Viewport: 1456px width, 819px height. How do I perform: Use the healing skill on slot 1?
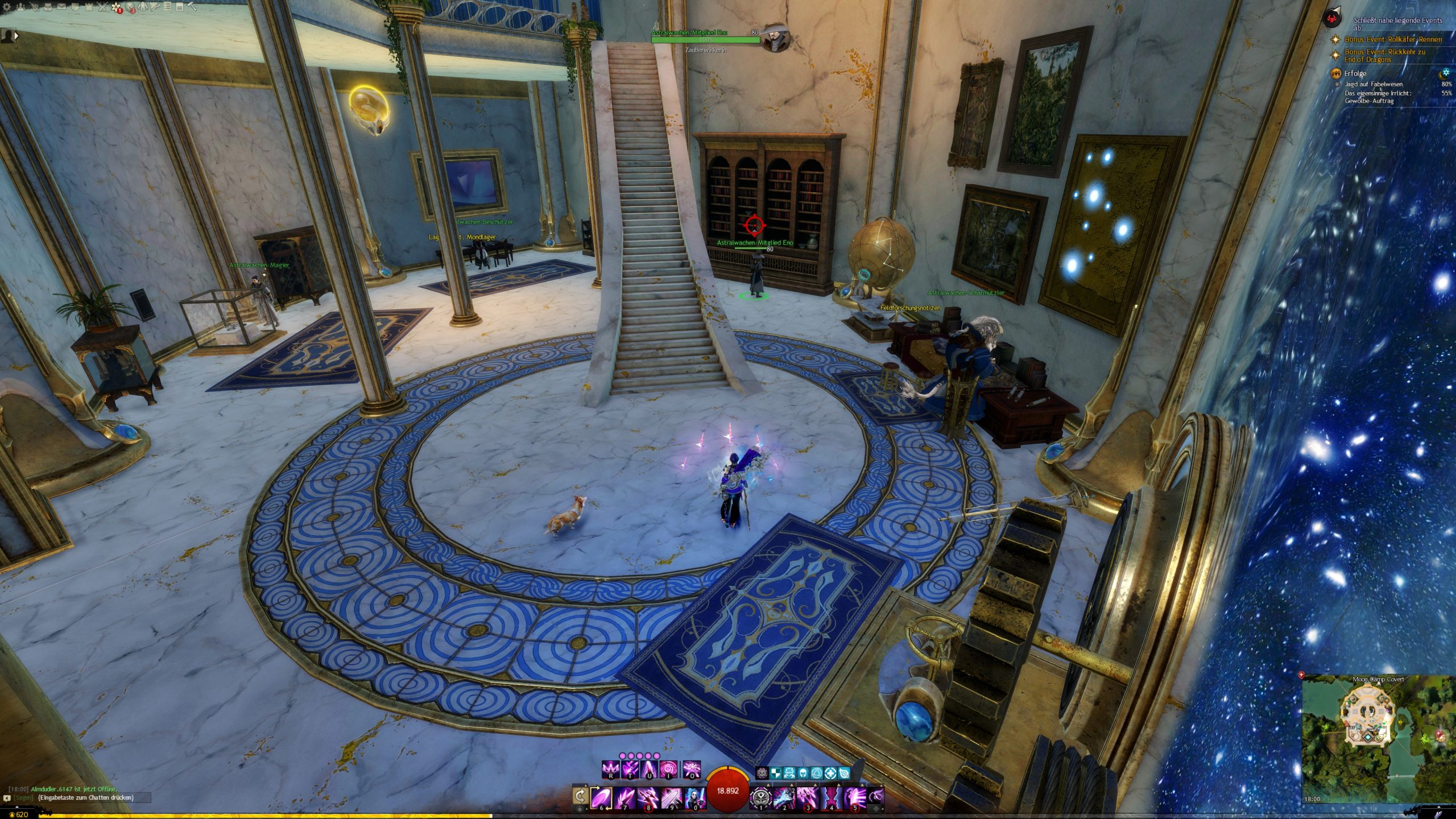click(x=761, y=797)
